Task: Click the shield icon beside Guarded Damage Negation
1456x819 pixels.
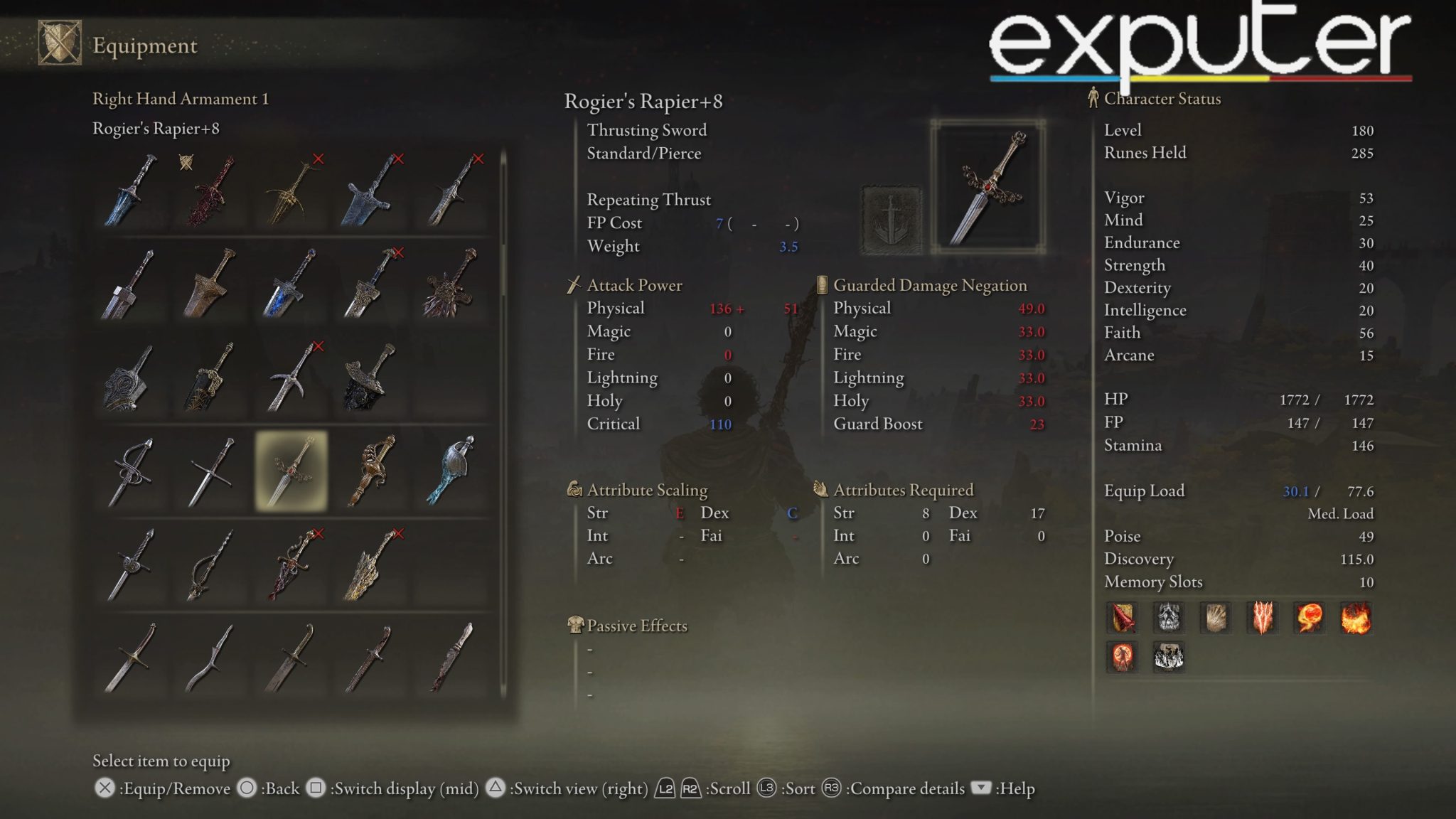Action: point(823,285)
